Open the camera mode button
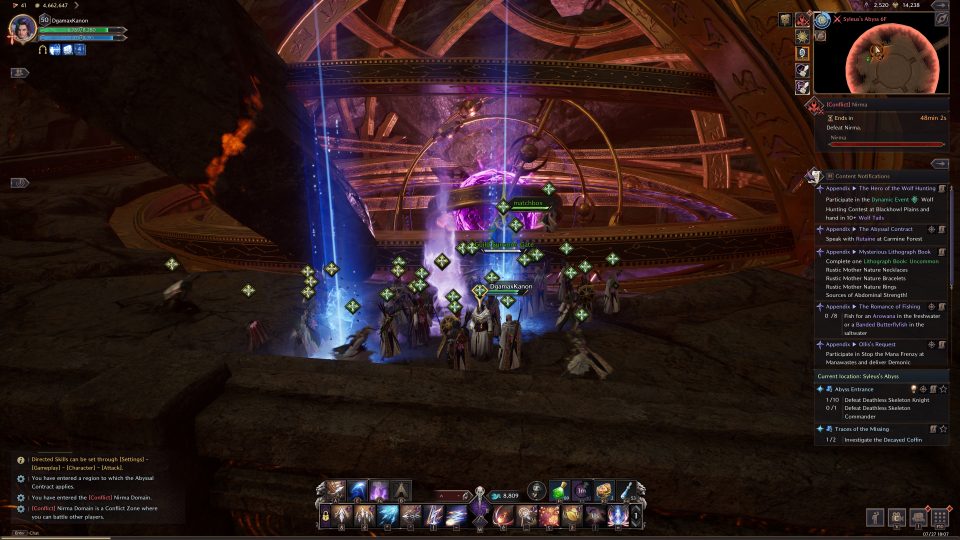Image resolution: width=960 pixels, height=540 pixels. tap(895, 517)
